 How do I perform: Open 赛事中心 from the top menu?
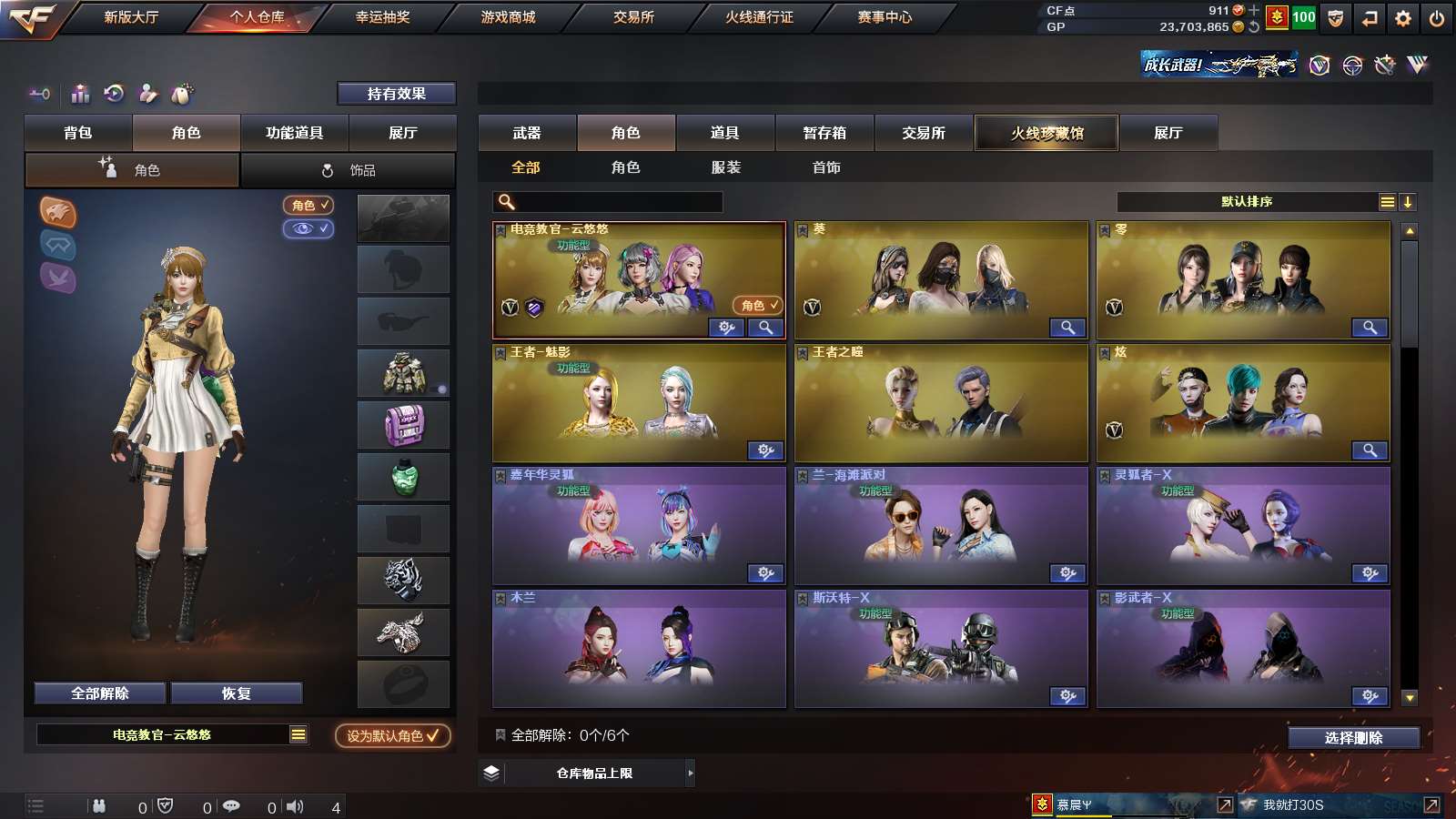[885, 17]
